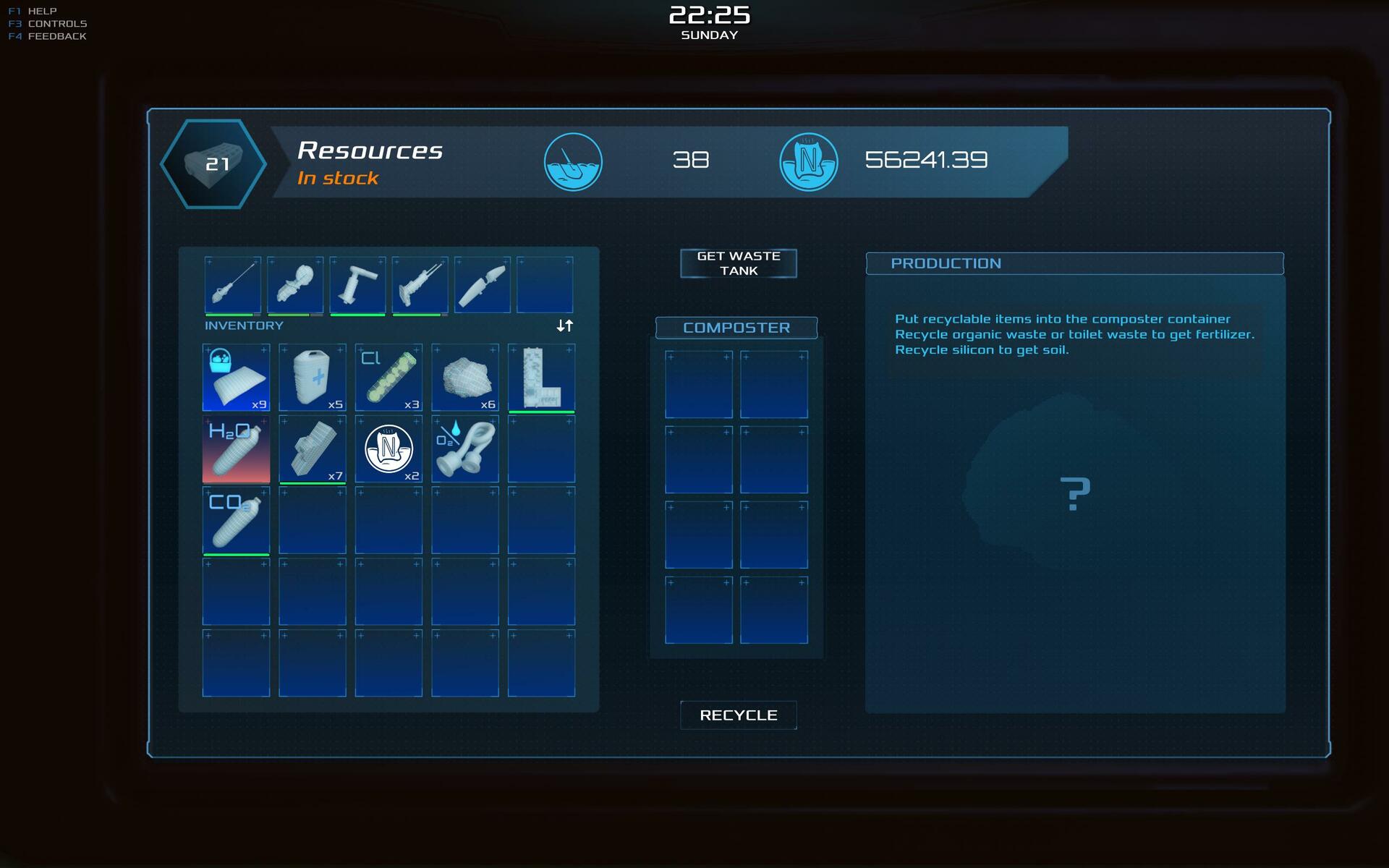
Task: Choose the rock chunk stack of six
Action: pyautogui.click(x=465, y=378)
